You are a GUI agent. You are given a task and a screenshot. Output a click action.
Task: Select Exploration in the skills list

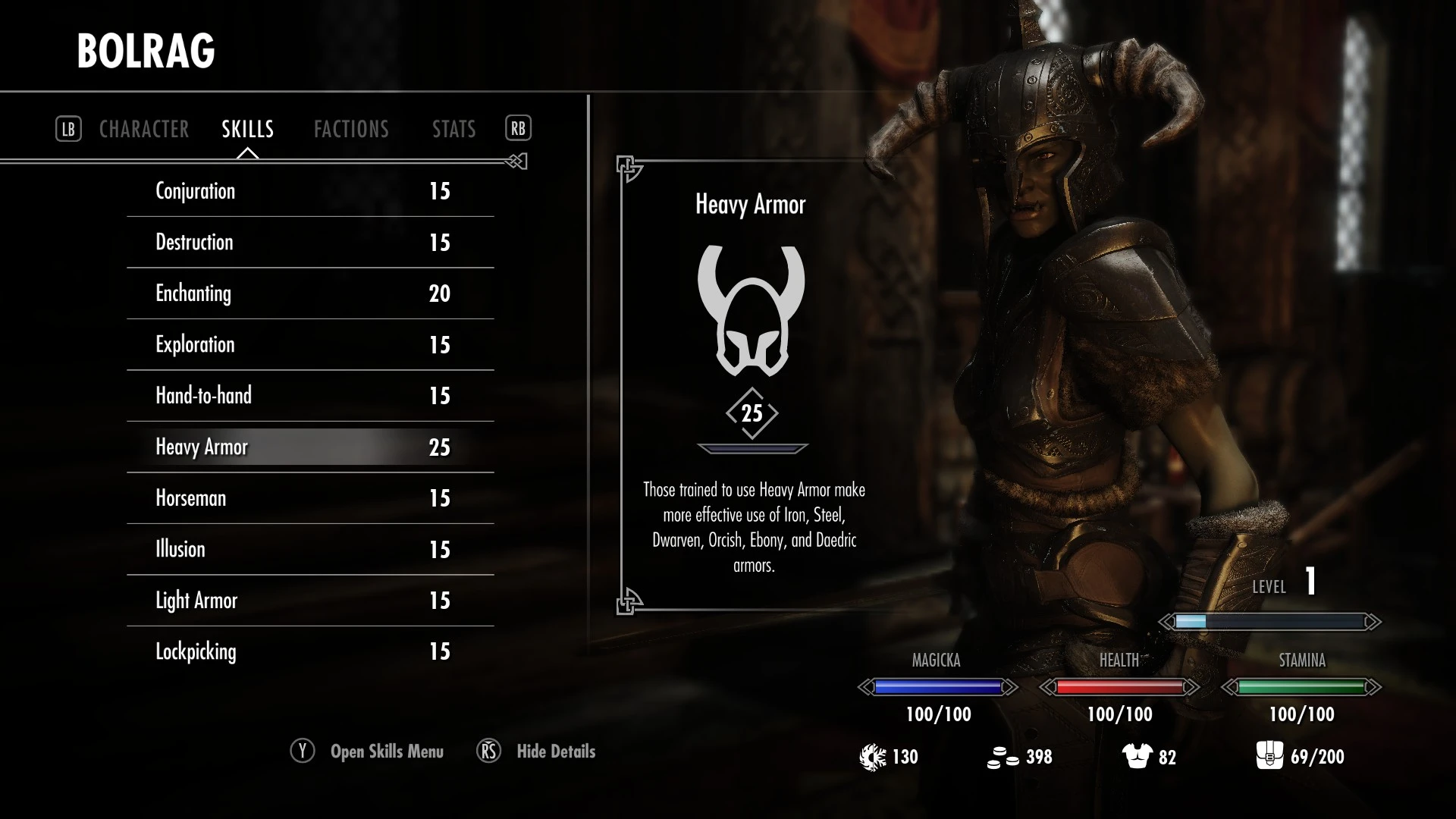point(310,345)
